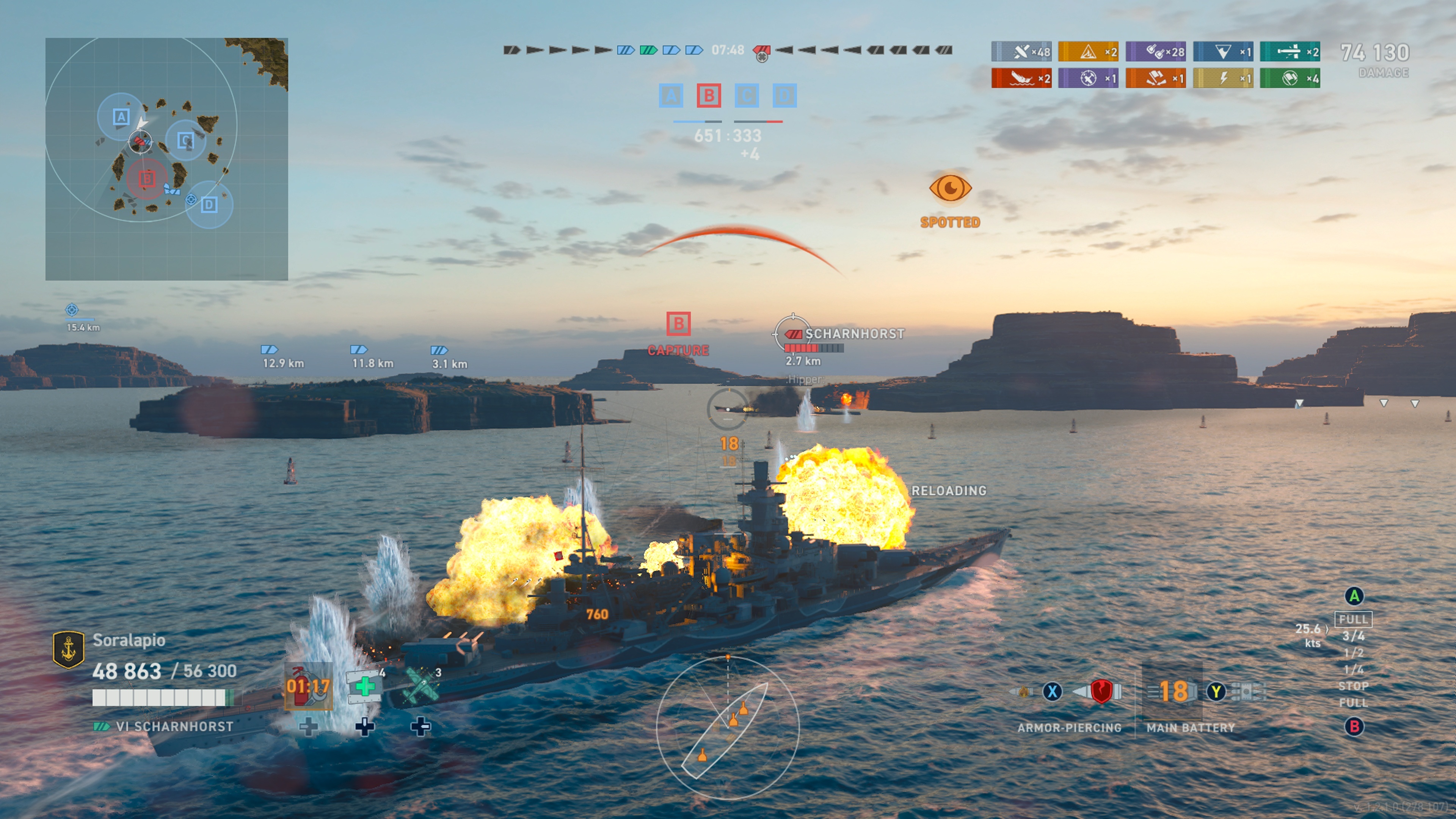Click the orange Spotted eye indicator
Viewport: 1456px width, 819px height.
pyautogui.click(x=950, y=188)
